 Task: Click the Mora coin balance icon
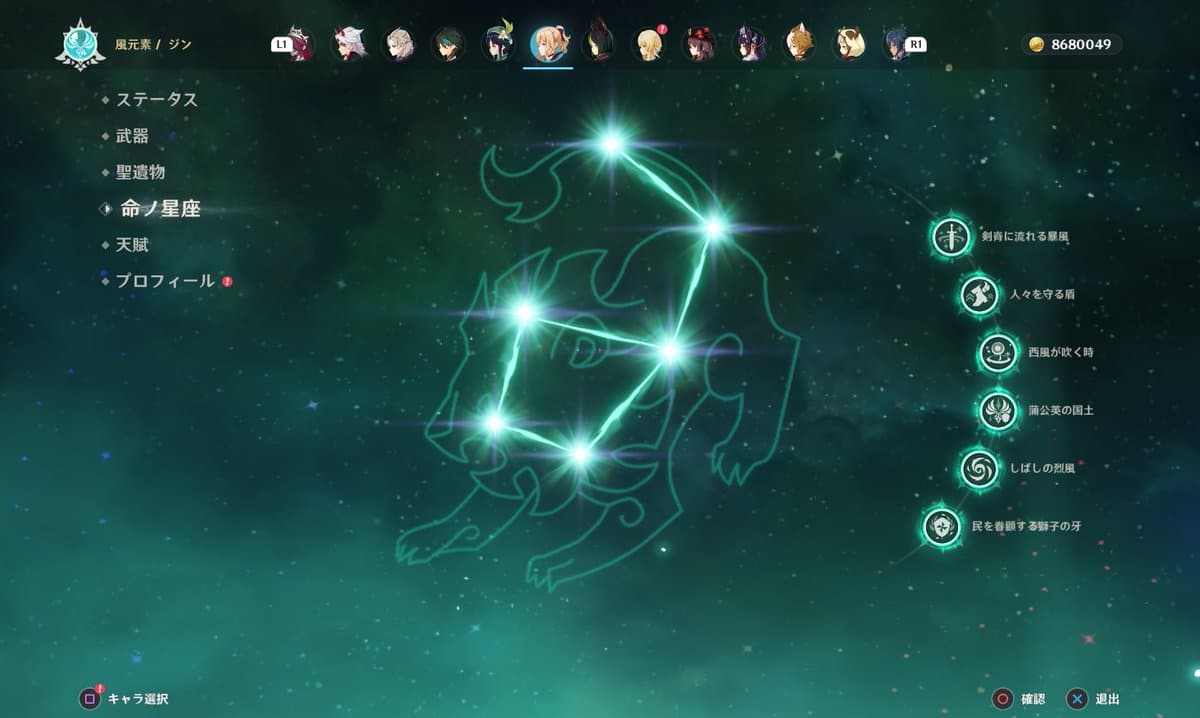(1035, 45)
